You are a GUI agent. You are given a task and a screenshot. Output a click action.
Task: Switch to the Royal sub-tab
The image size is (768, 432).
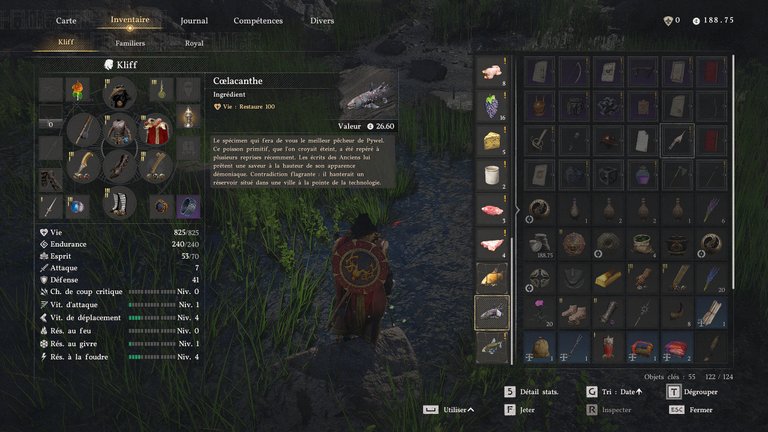tap(194, 43)
